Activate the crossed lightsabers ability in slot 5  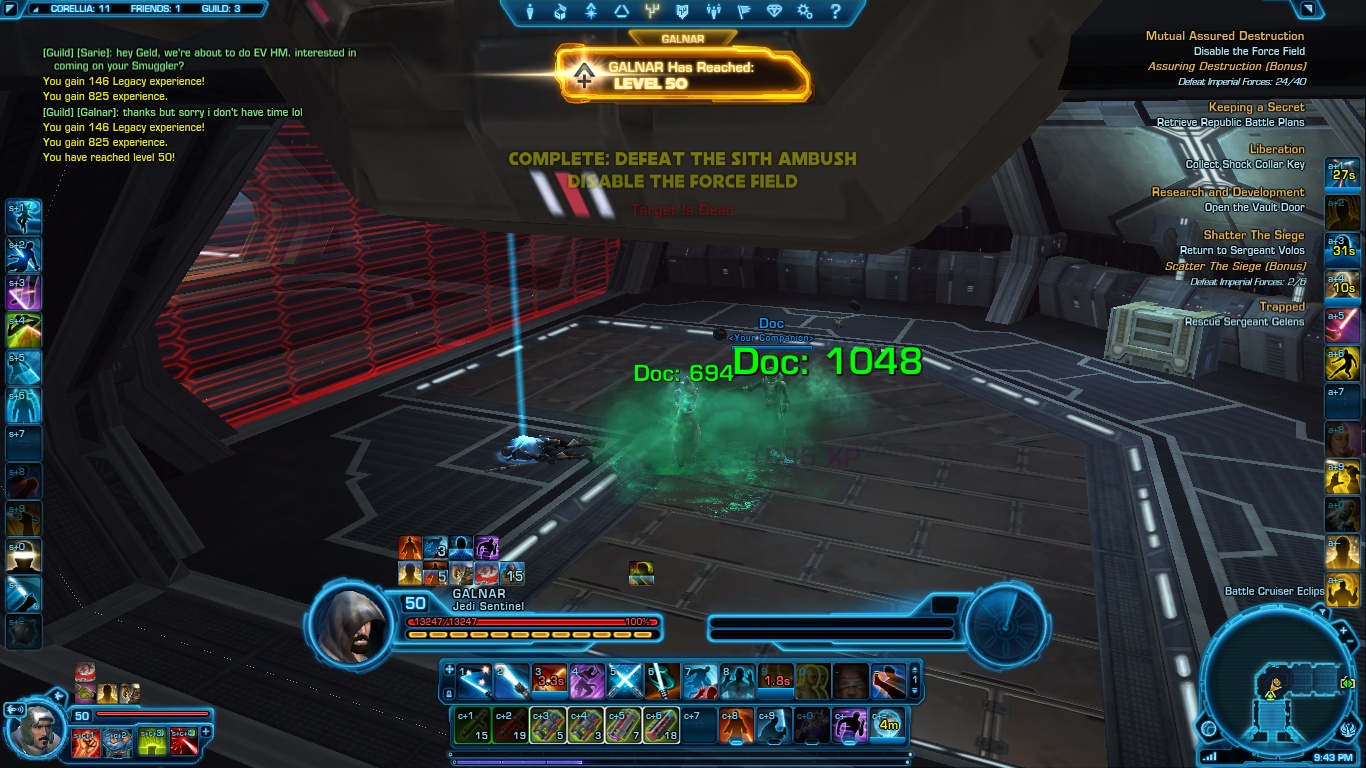click(x=625, y=681)
